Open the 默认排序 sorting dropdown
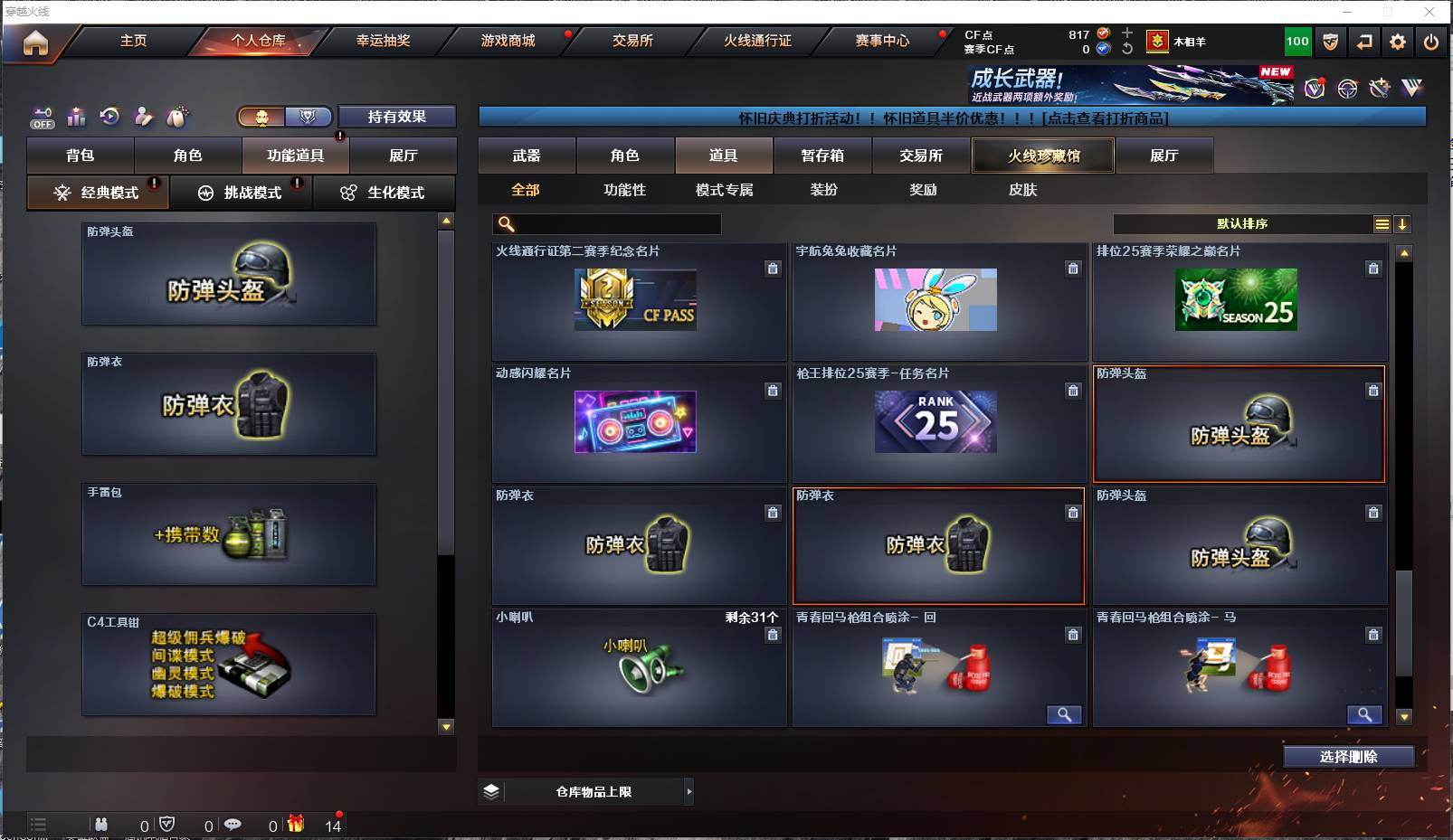Viewport: 1453px width, 840px height. pos(1249,222)
